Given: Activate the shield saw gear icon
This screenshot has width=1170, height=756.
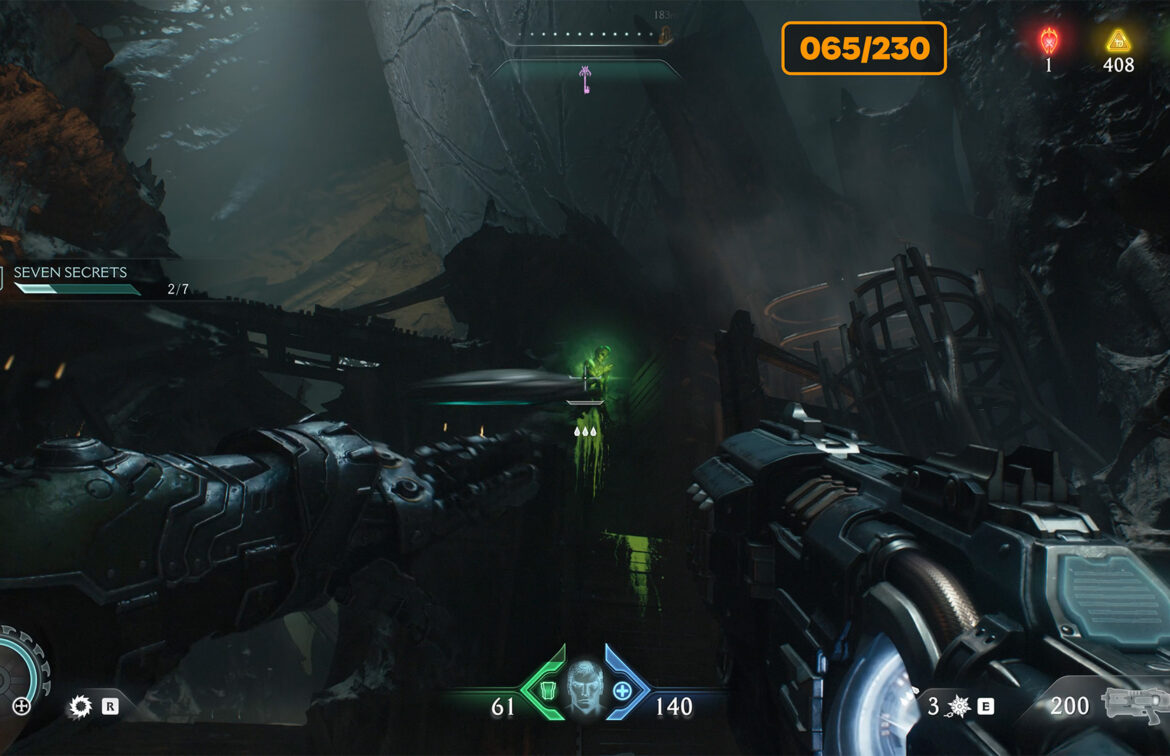Looking at the screenshot, I should pyautogui.click(x=80, y=707).
